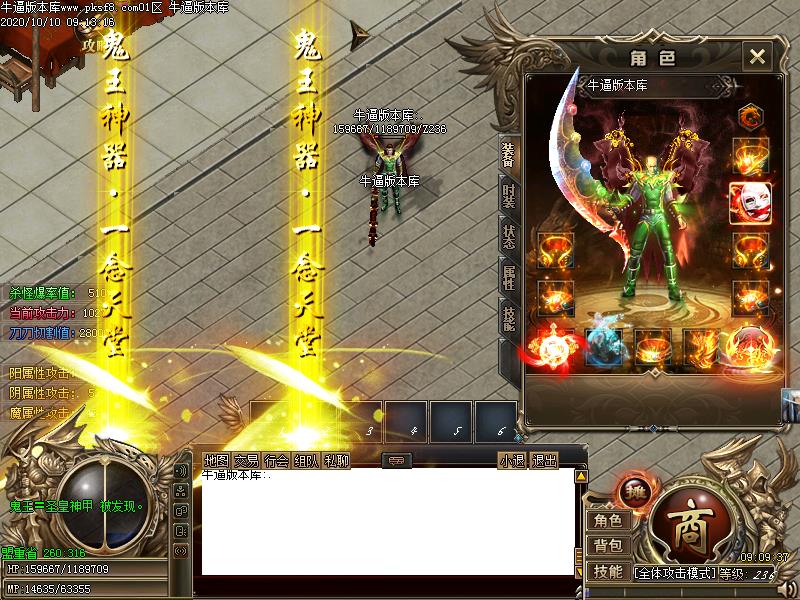Click the 小退 return-to-character-select button

pos(512,461)
